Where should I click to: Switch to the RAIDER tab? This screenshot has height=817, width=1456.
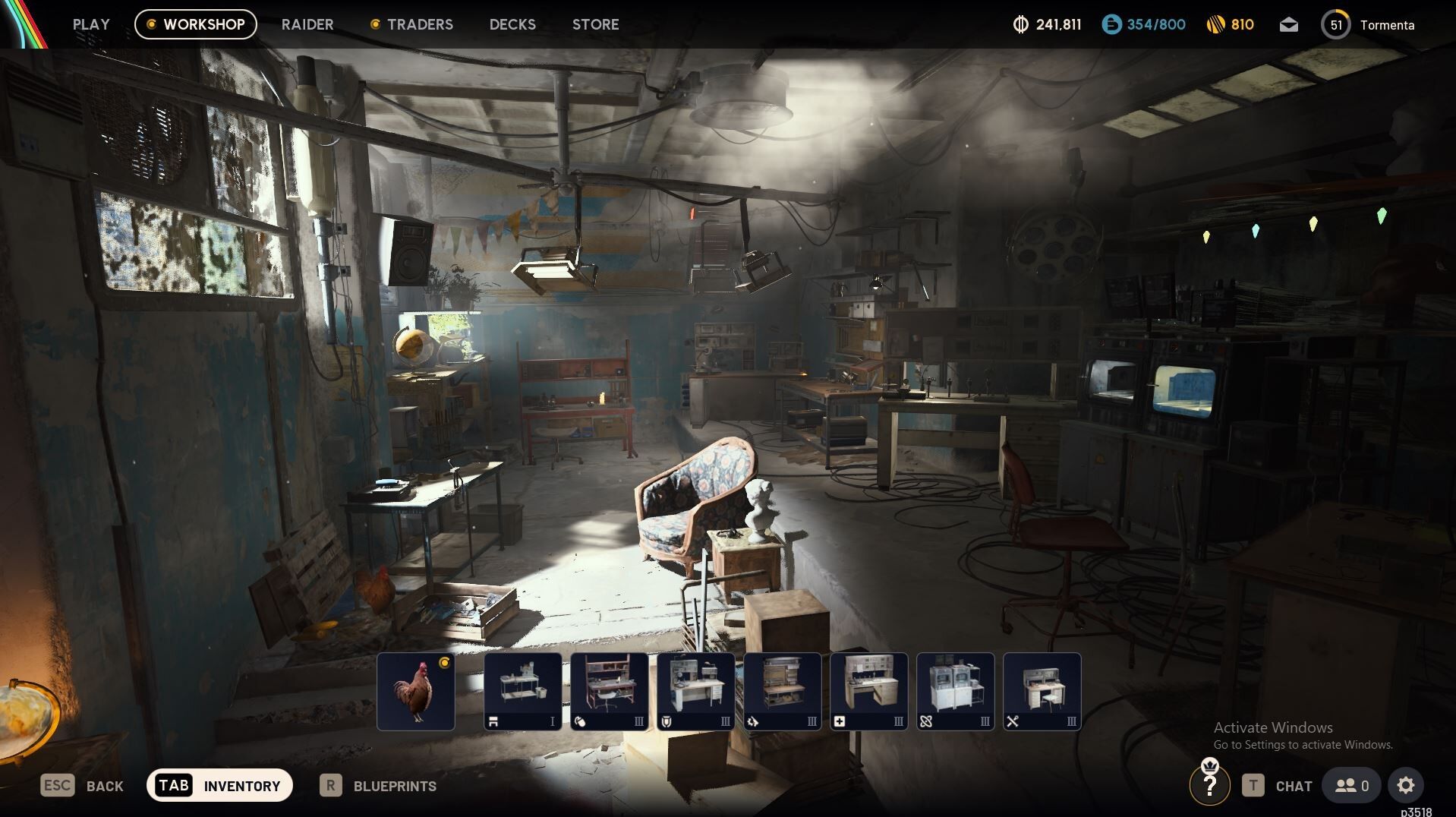pyautogui.click(x=307, y=24)
